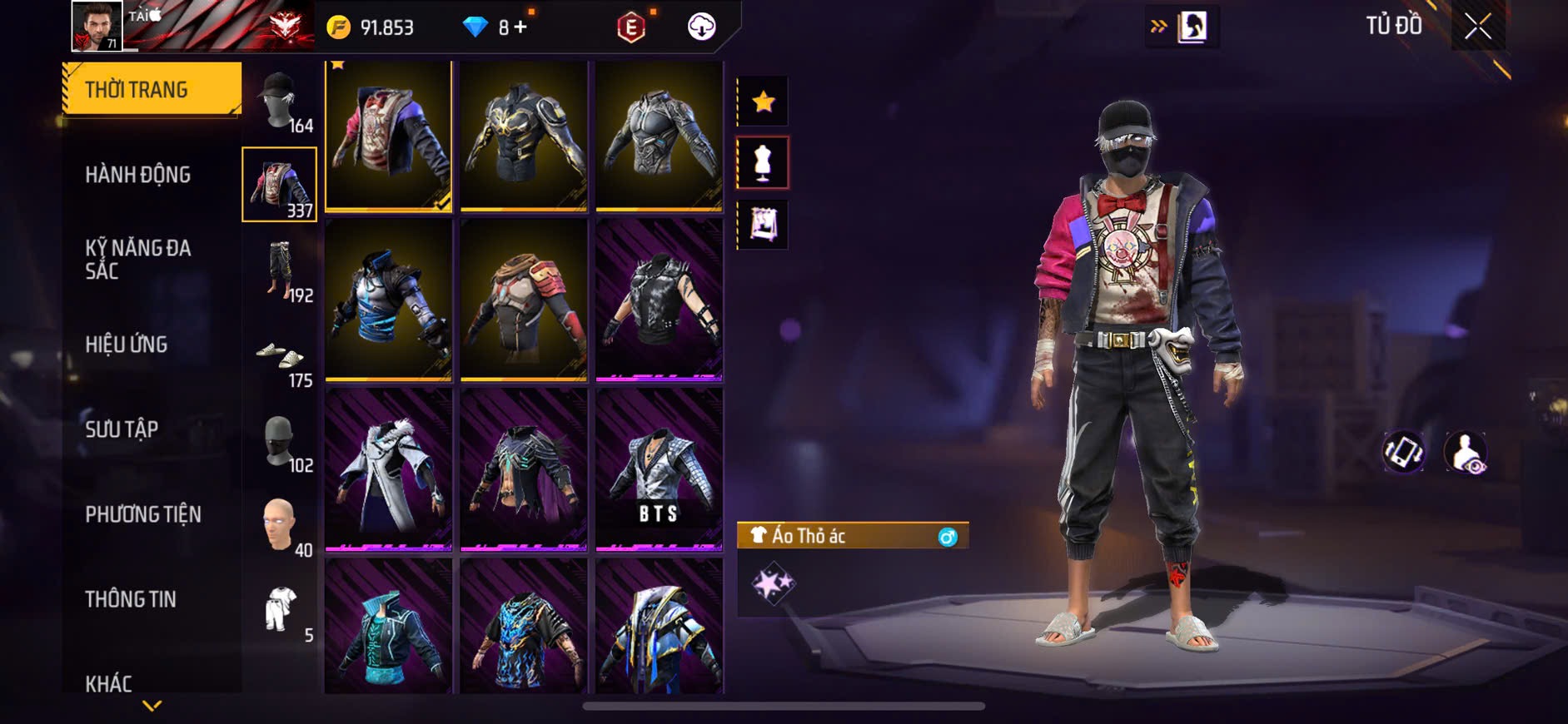
Task: Choose the shoes category with 175 items
Action: (x=280, y=358)
